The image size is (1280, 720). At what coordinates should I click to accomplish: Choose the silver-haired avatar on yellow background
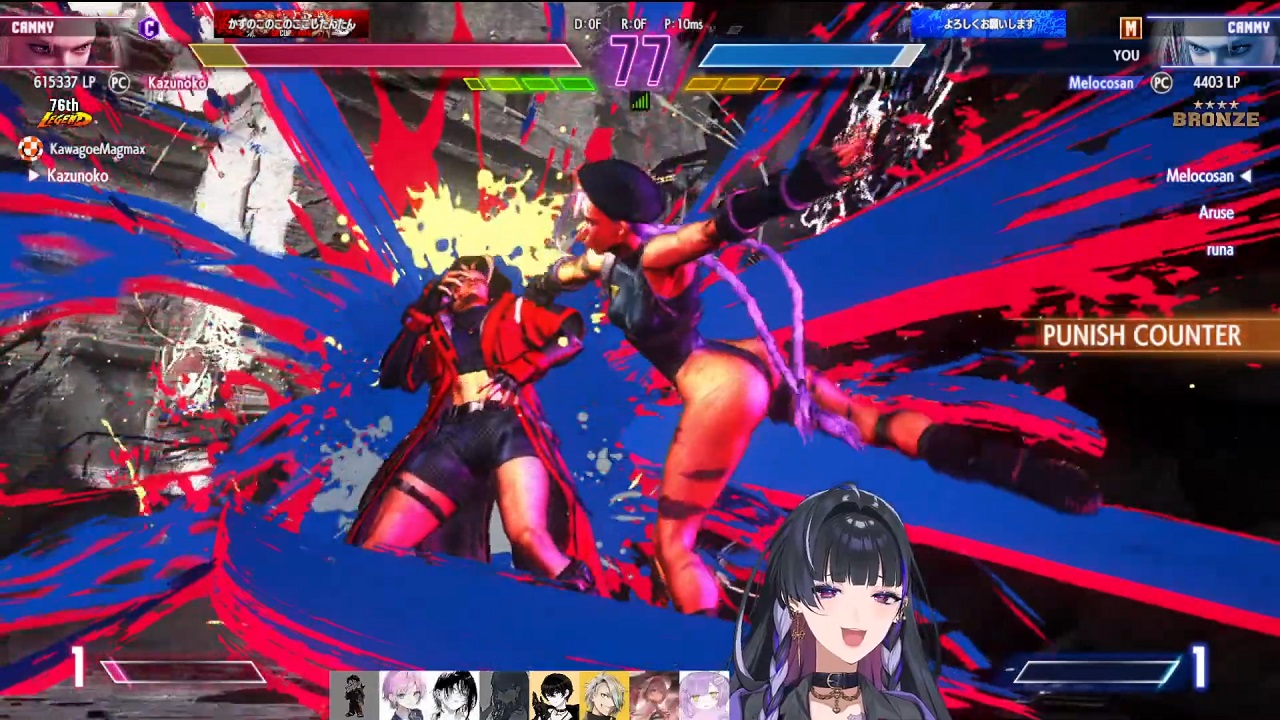[604, 695]
